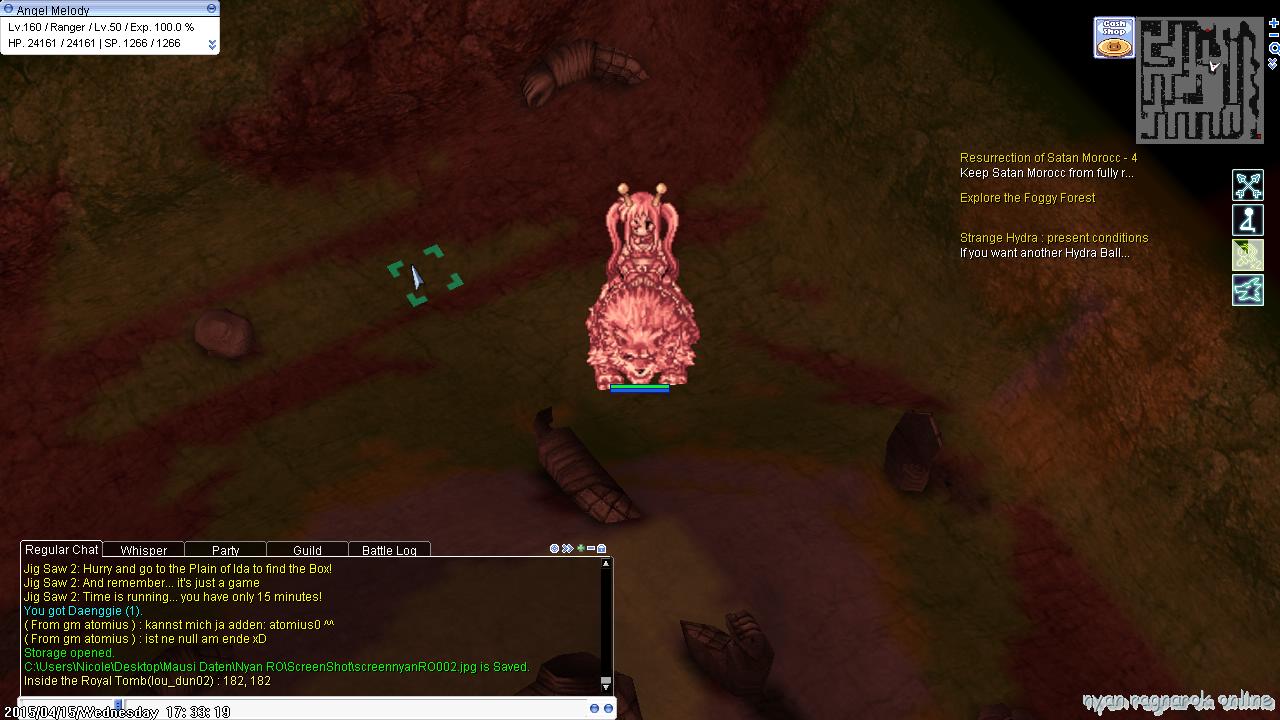Zoom out the minimap with minus button
The image size is (1280, 720).
[x=1273, y=35]
